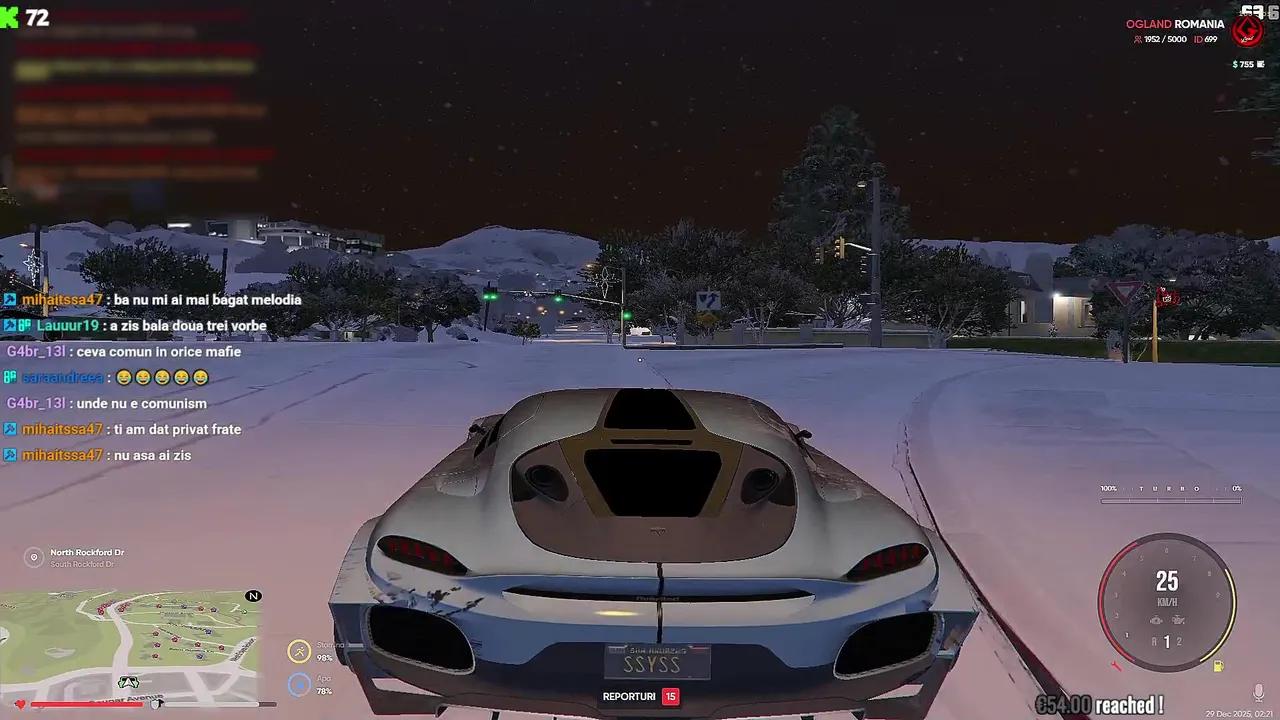Viewport: 1280px width, 720px height.
Task: Click Lauuur19's chat badge icon
Action: (x=9, y=325)
